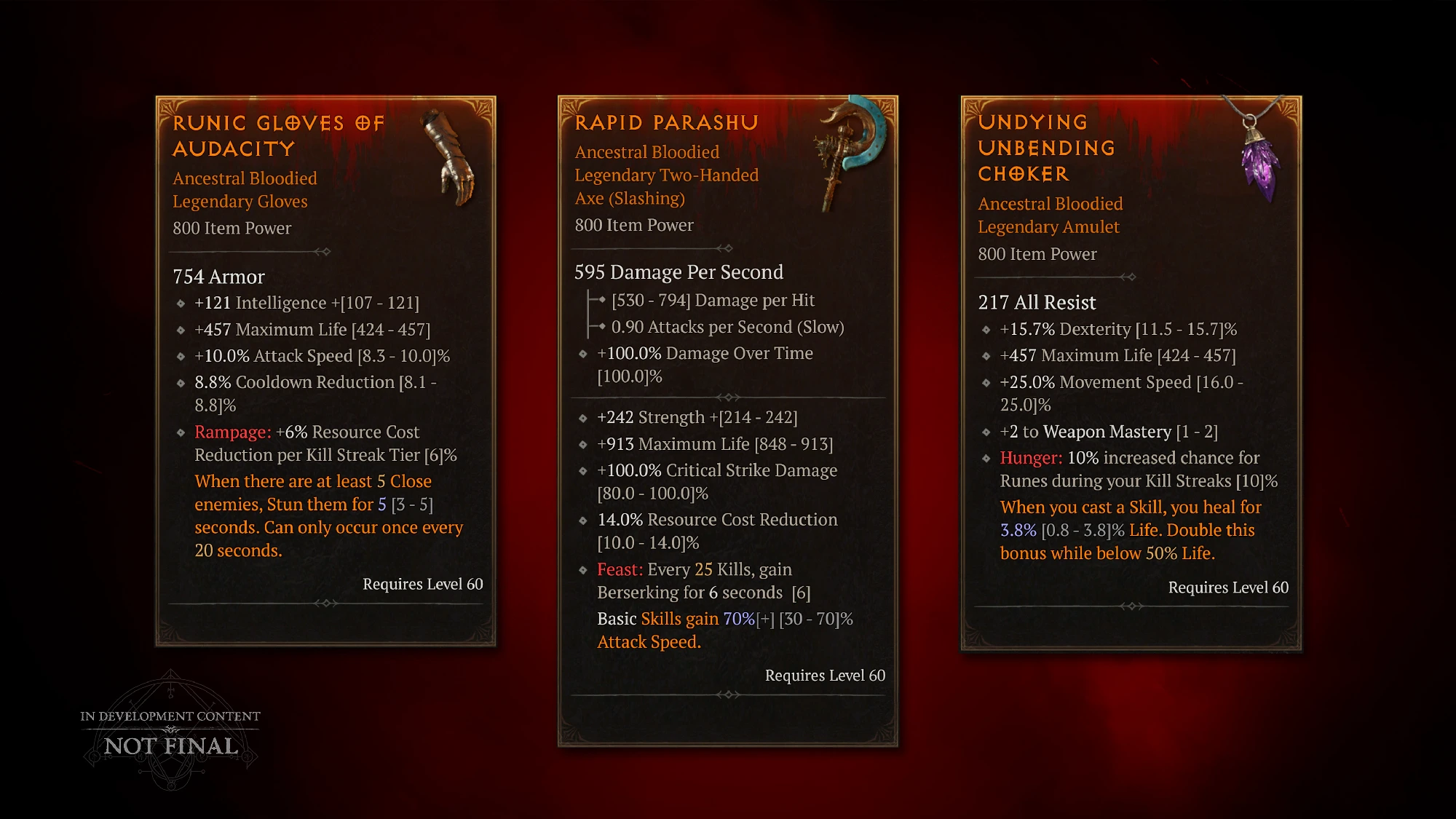Select the diamond marker next to Rampage affix
Screen dimensions: 1456x819
point(179,432)
